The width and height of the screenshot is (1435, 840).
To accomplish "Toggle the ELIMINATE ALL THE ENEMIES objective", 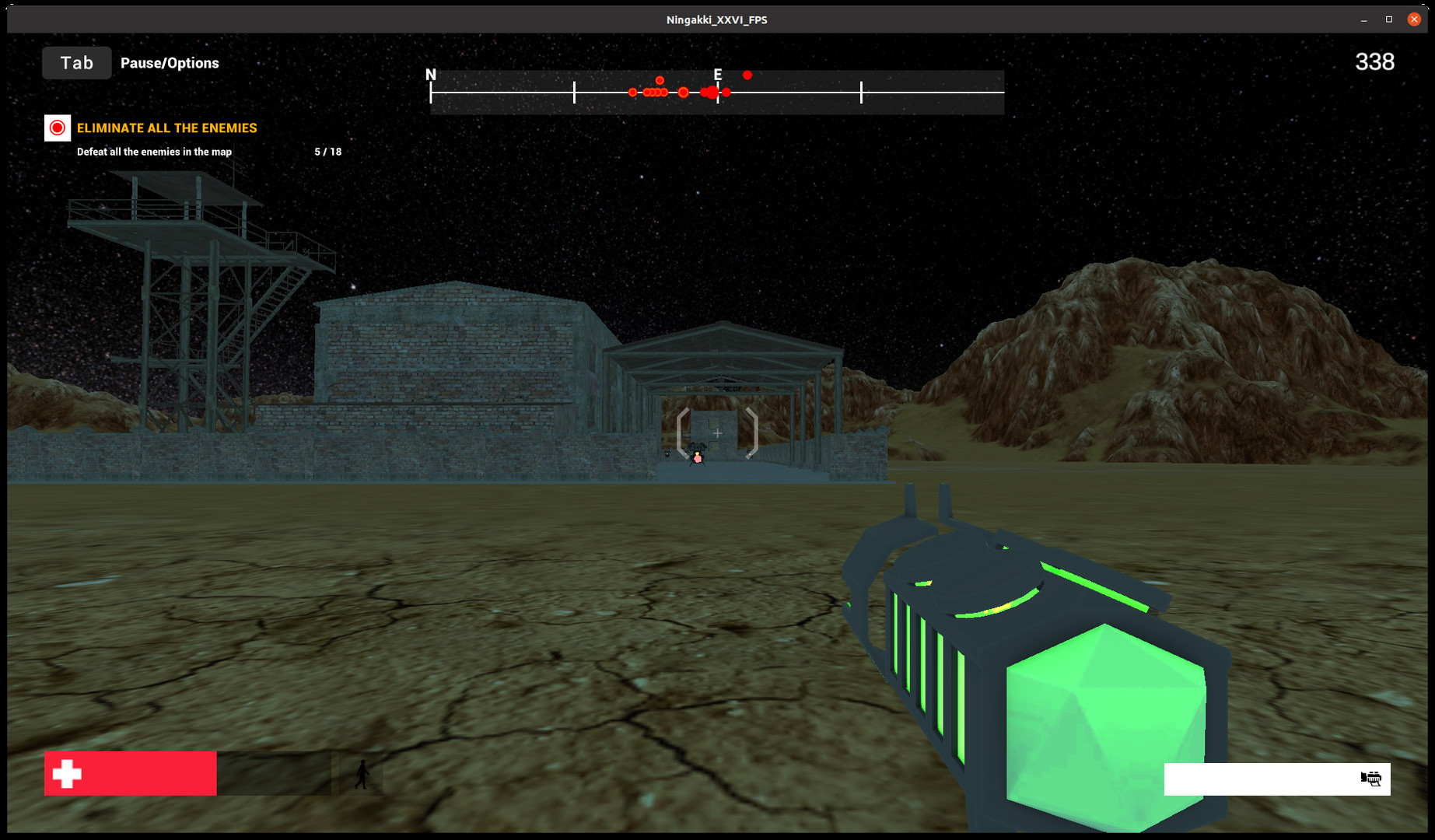I will pyautogui.click(x=166, y=128).
